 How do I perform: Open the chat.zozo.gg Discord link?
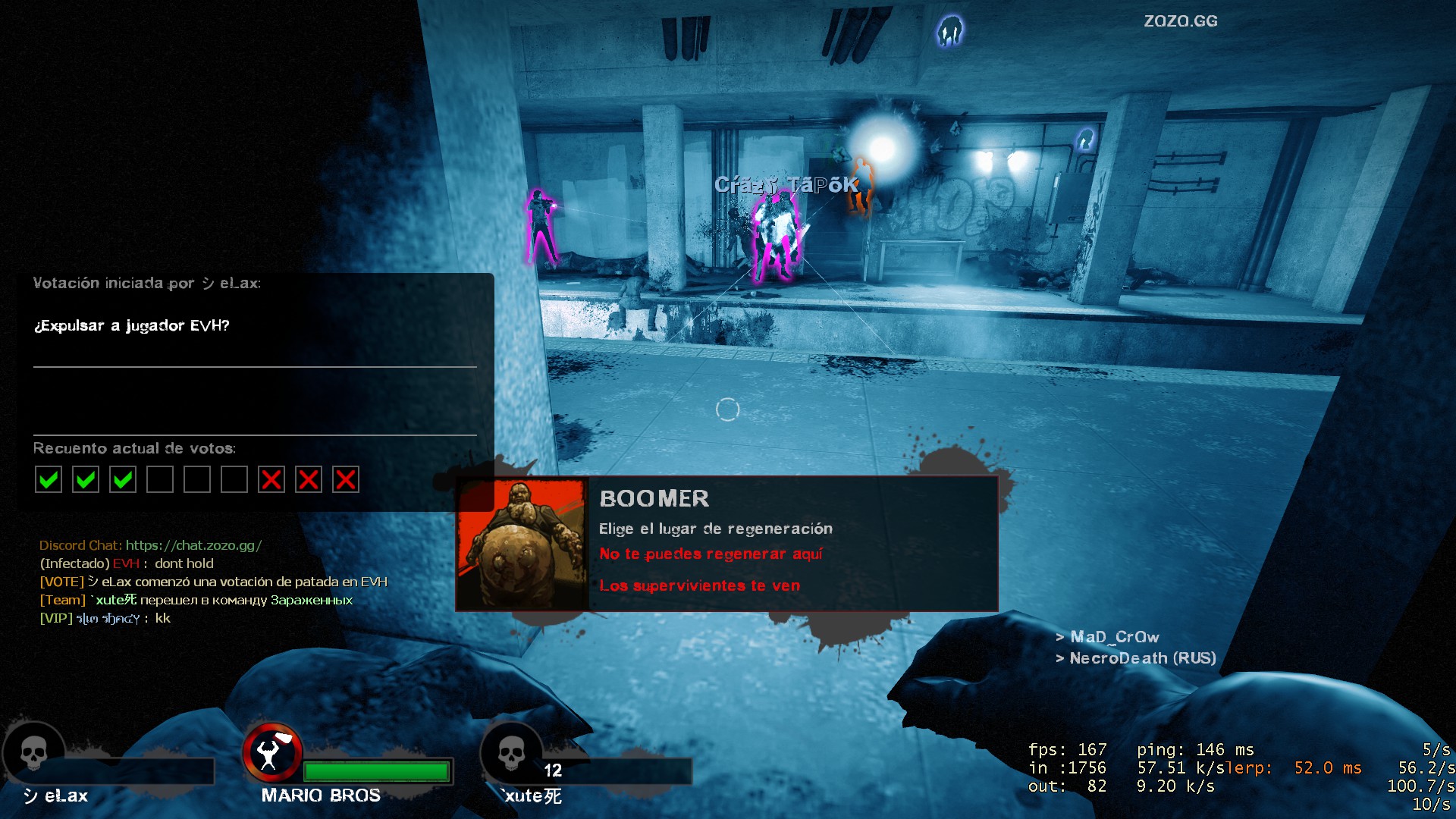193,545
